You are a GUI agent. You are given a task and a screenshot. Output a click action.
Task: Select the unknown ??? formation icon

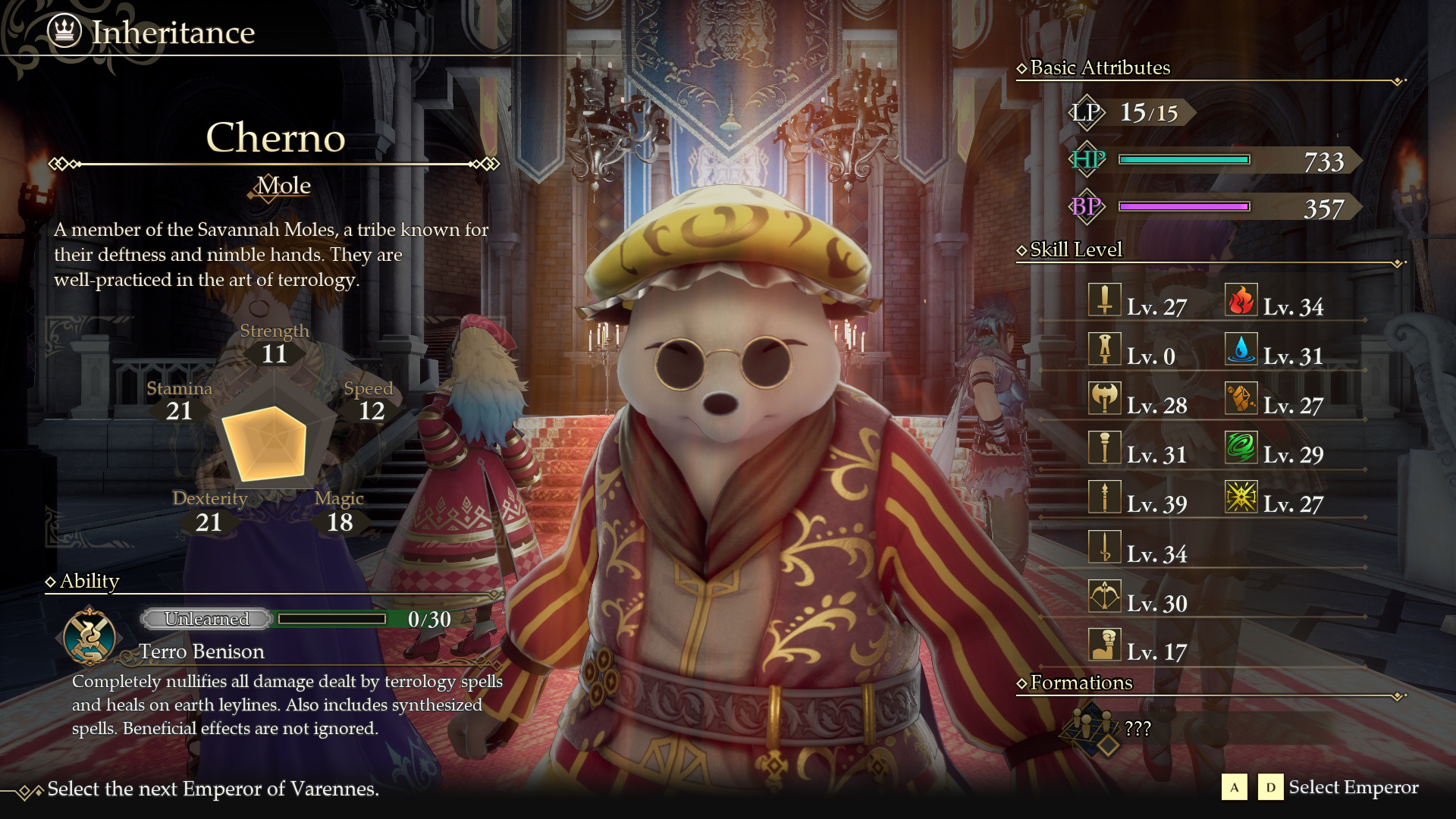click(x=1091, y=729)
